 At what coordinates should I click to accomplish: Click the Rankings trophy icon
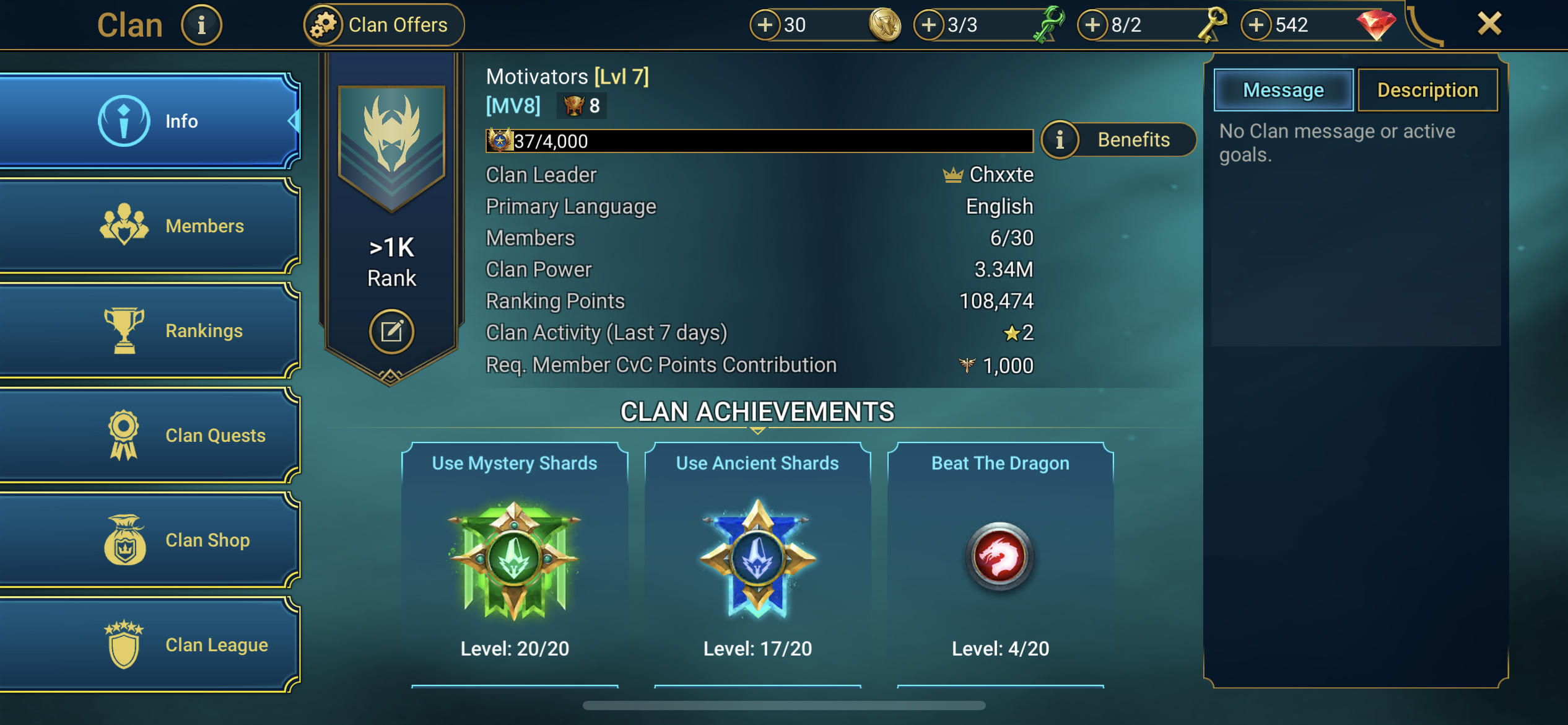(x=123, y=330)
